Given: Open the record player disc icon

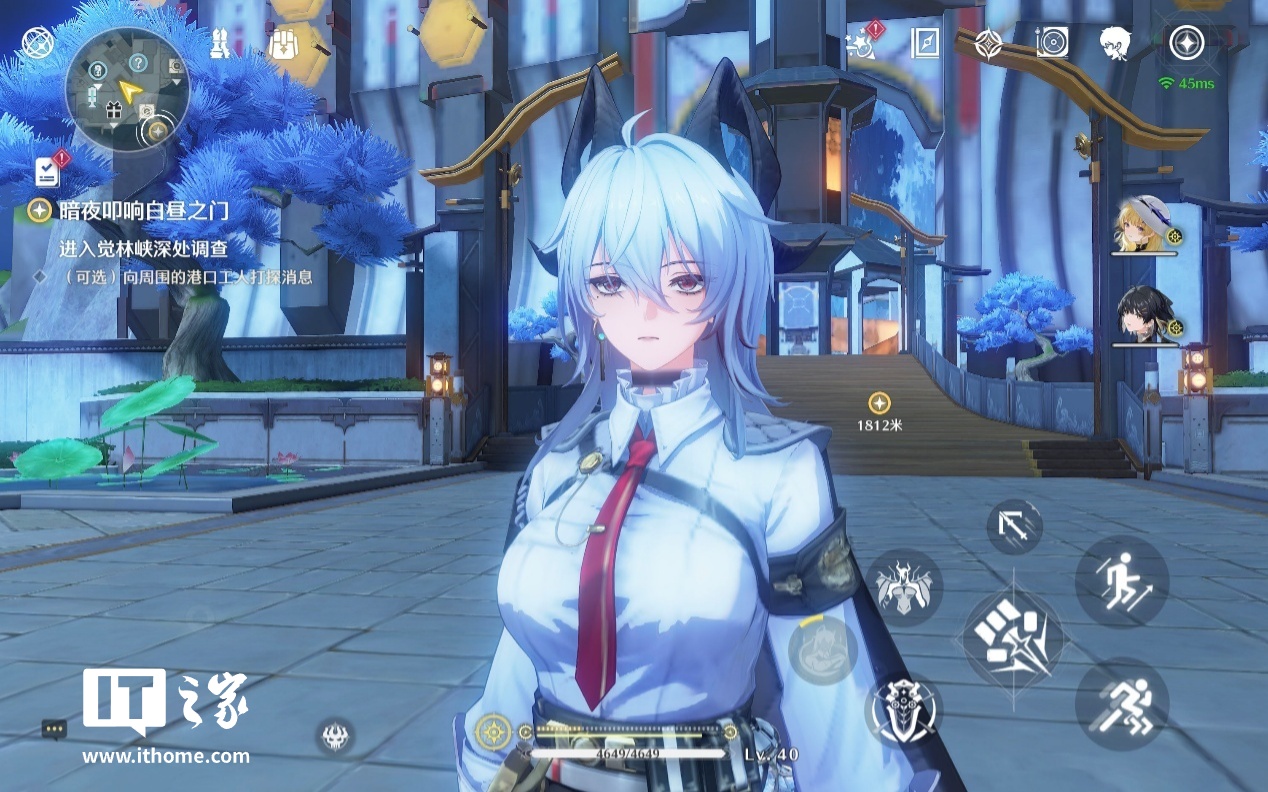Looking at the screenshot, I should tap(1052, 43).
